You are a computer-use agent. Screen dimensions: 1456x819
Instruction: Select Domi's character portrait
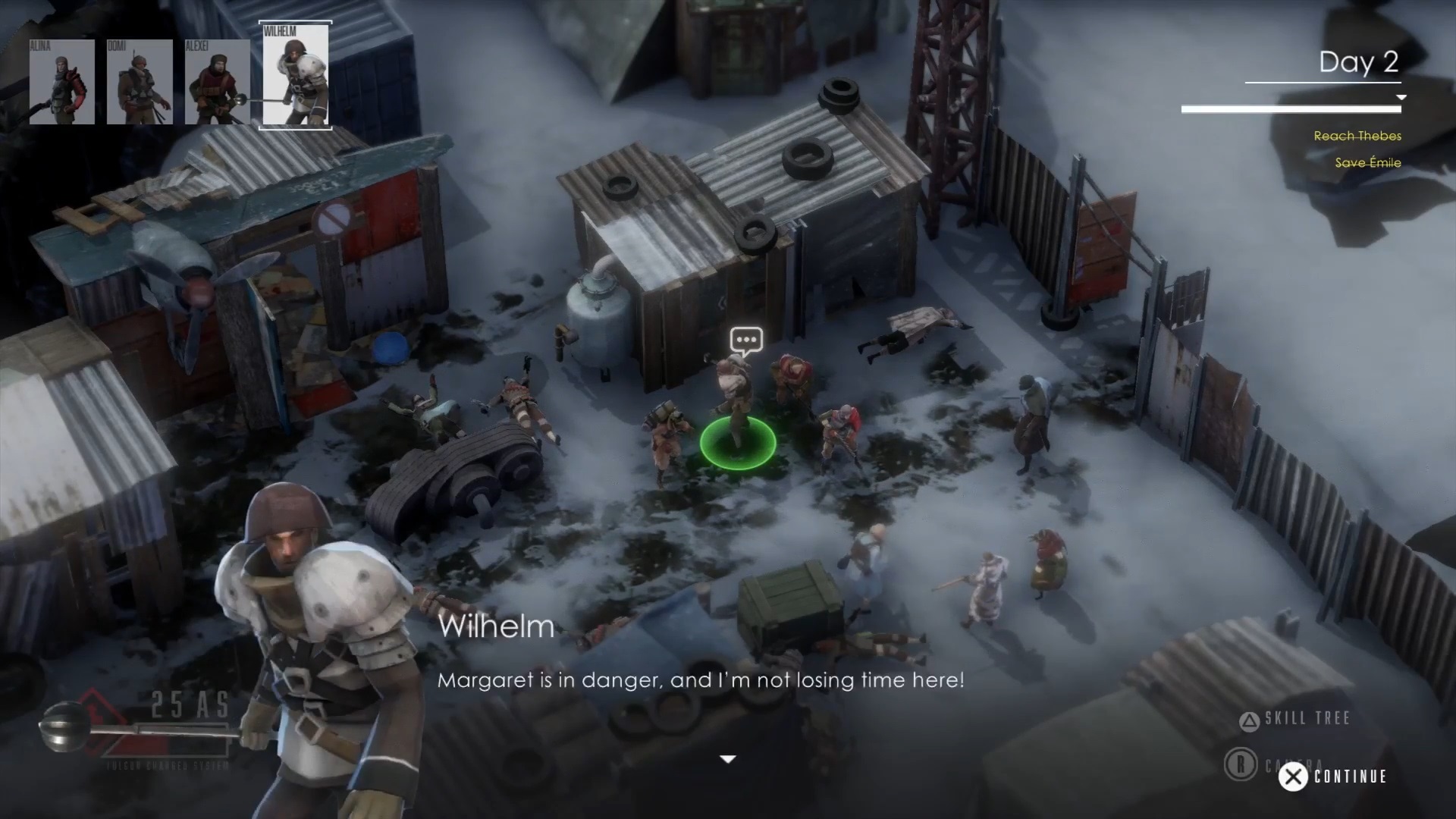[140, 81]
